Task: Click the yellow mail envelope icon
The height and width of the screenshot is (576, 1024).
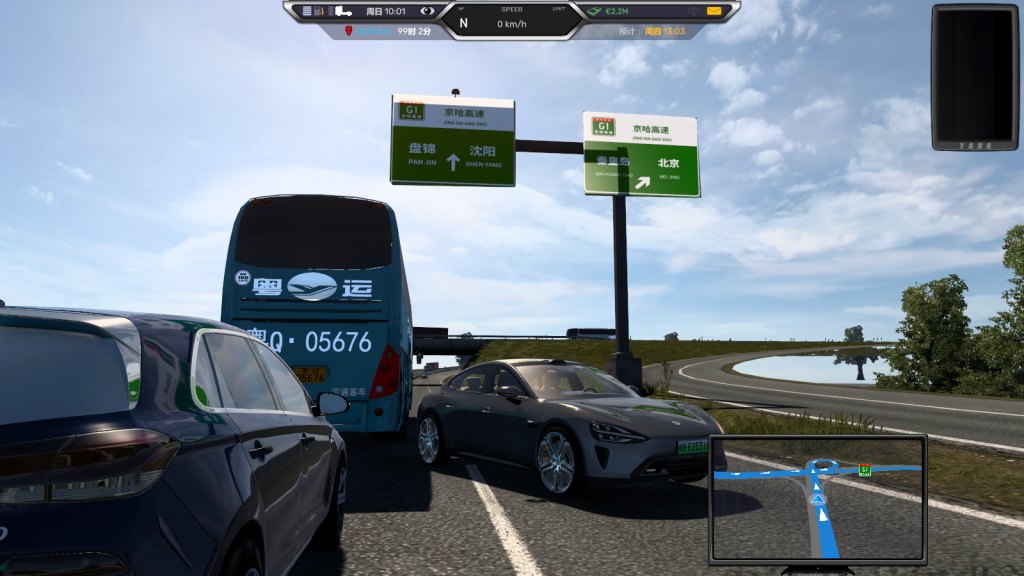Action: pyautogui.click(x=714, y=11)
